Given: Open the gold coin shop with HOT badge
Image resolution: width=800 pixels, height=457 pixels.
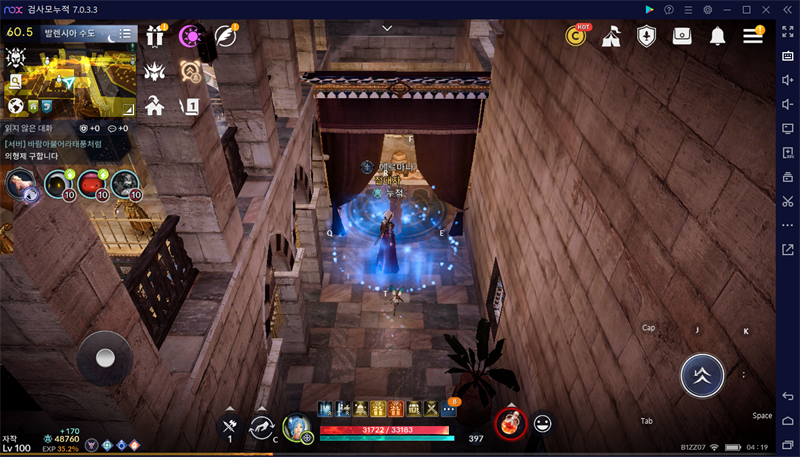Looking at the screenshot, I should [576, 36].
